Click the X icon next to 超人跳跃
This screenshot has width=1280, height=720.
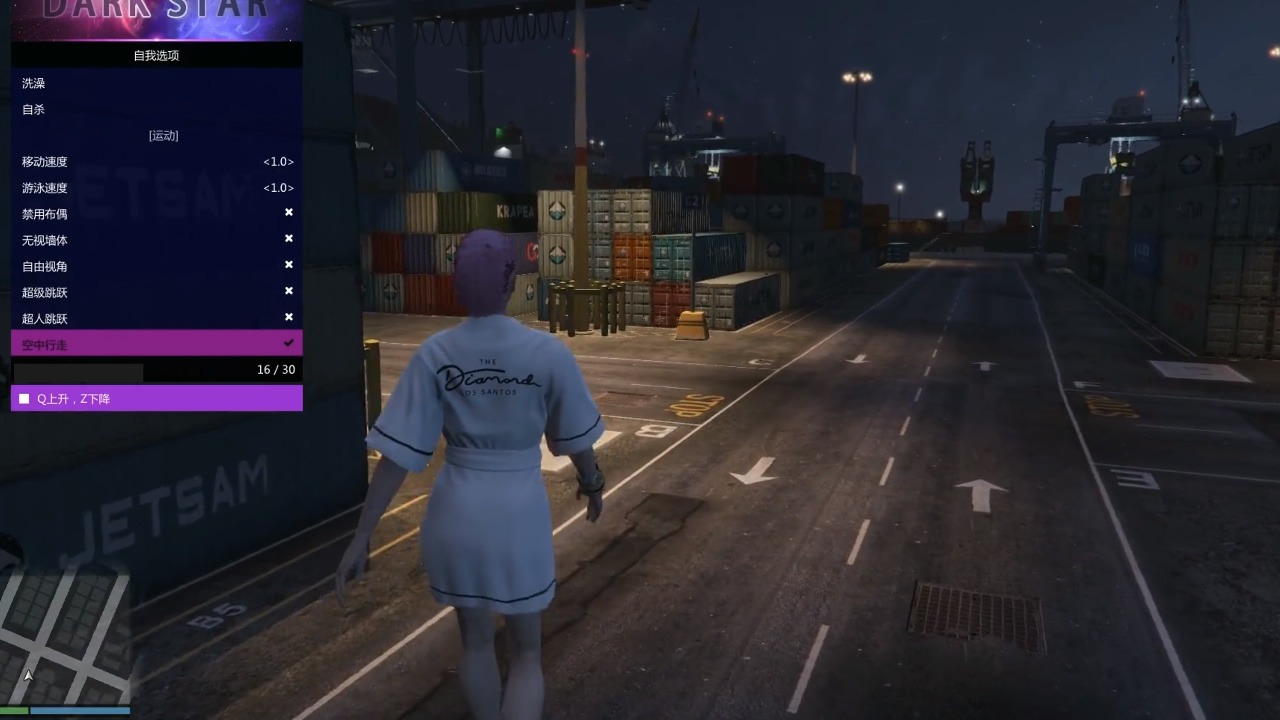(289, 317)
